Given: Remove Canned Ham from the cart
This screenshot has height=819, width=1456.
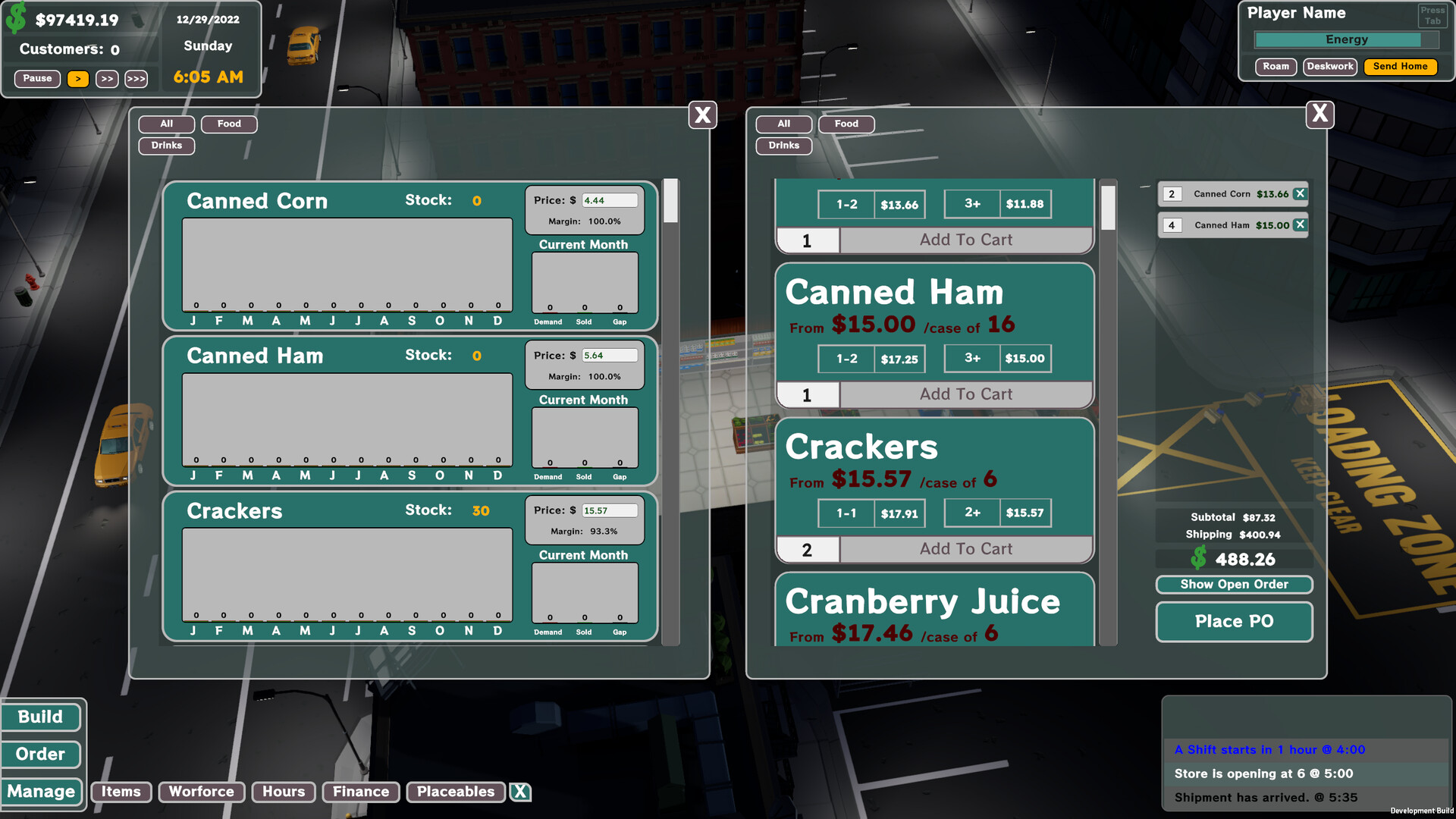Looking at the screenshot, I should click(x=1299, y=224).
